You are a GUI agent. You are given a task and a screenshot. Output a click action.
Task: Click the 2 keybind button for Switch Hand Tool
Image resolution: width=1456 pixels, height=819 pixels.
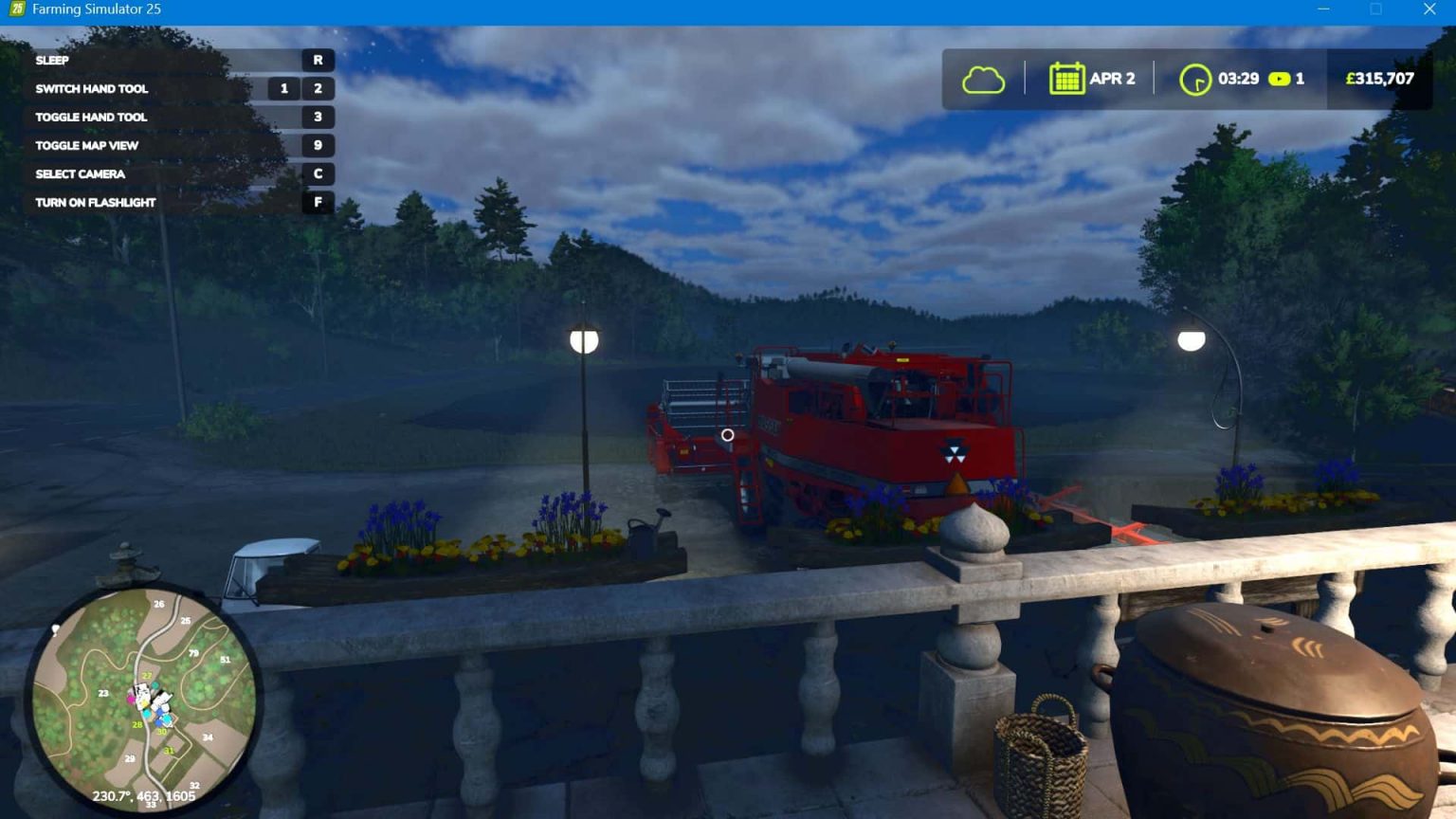point(318,88)
